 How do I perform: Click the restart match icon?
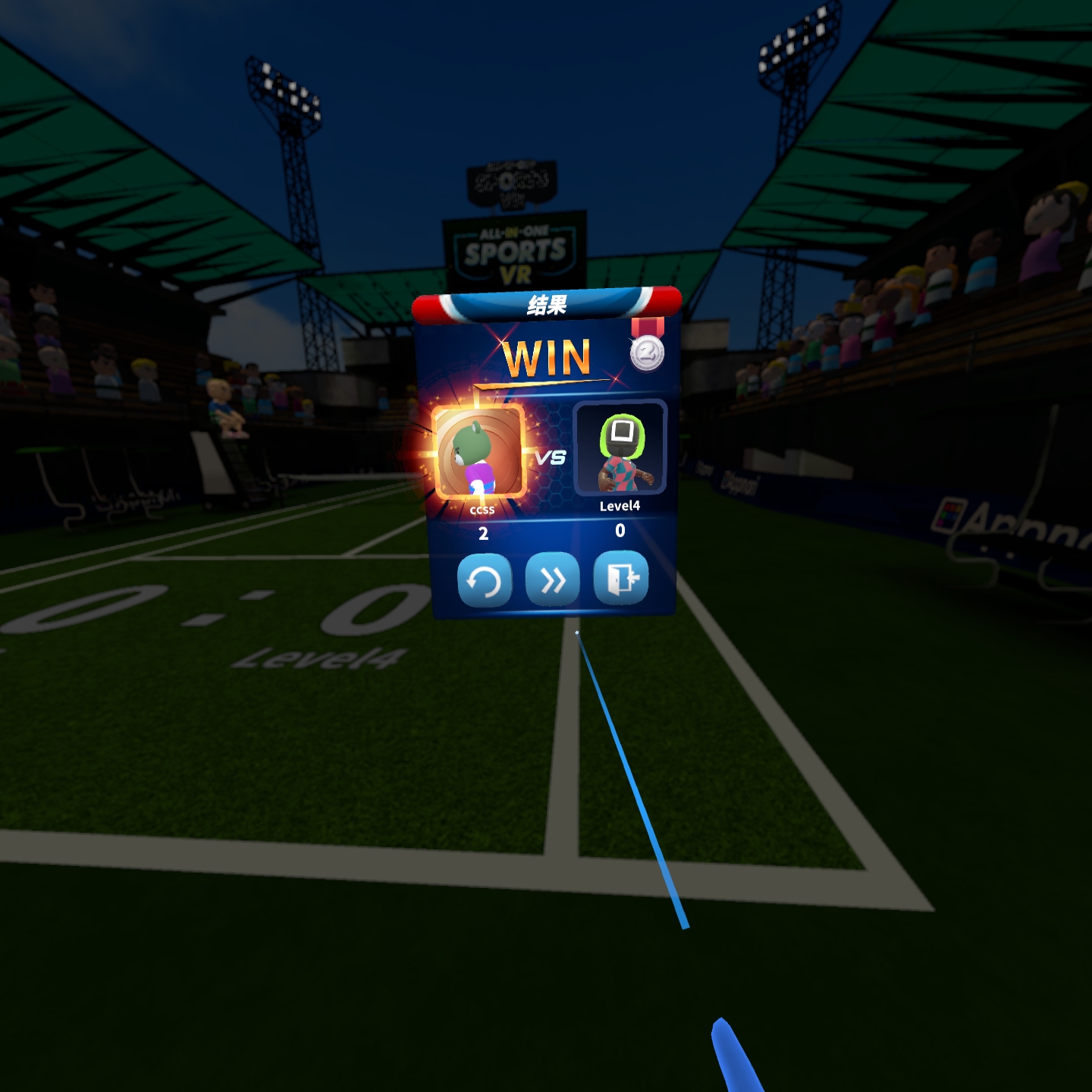[486, 579]
